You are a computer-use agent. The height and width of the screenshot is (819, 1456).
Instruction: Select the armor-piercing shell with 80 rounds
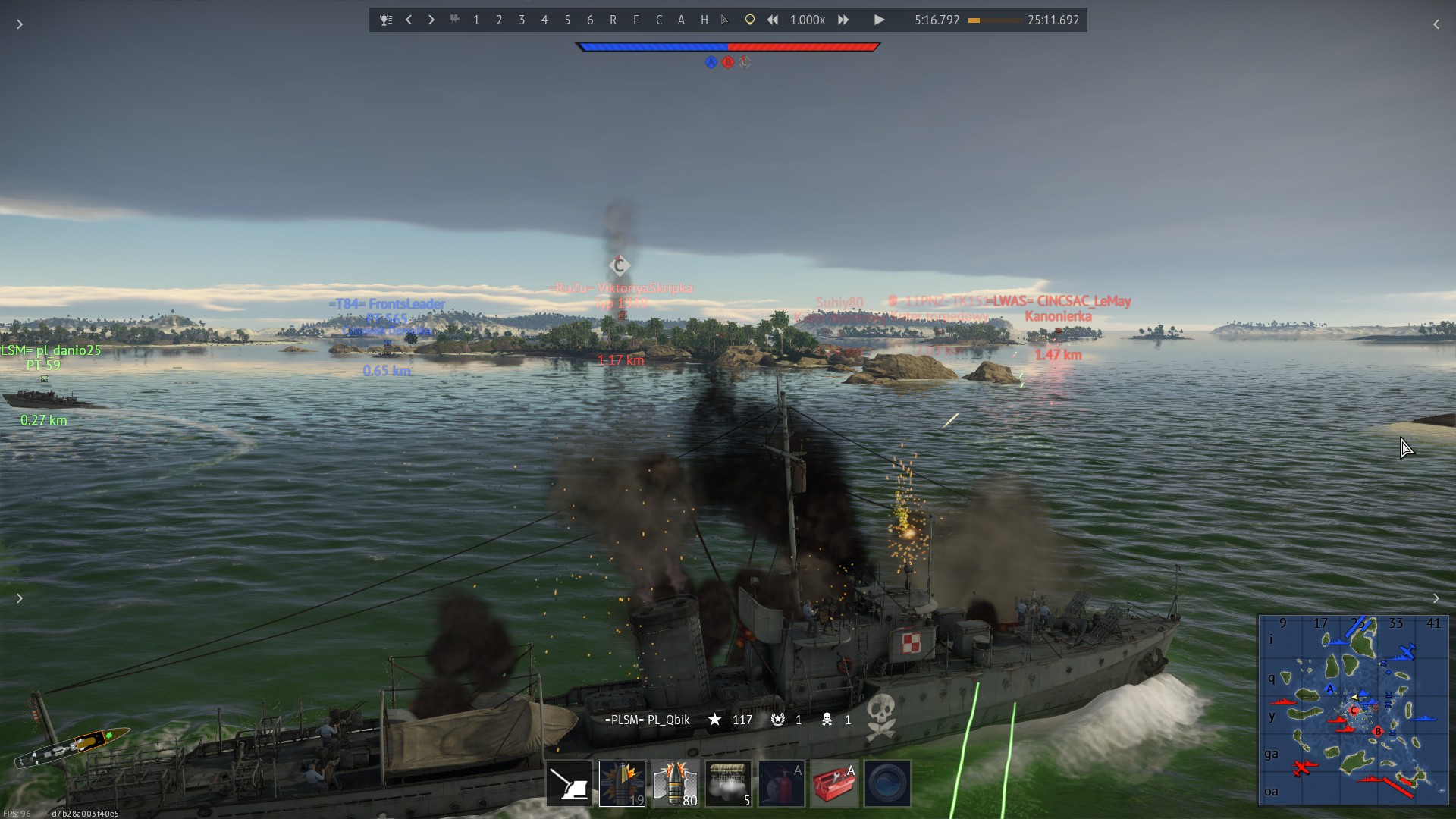(675, 783)
